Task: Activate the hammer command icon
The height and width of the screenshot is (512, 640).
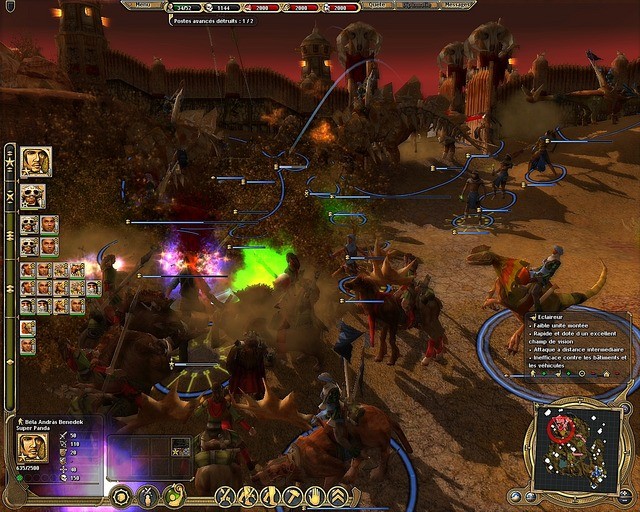Action: click(292, 495)
